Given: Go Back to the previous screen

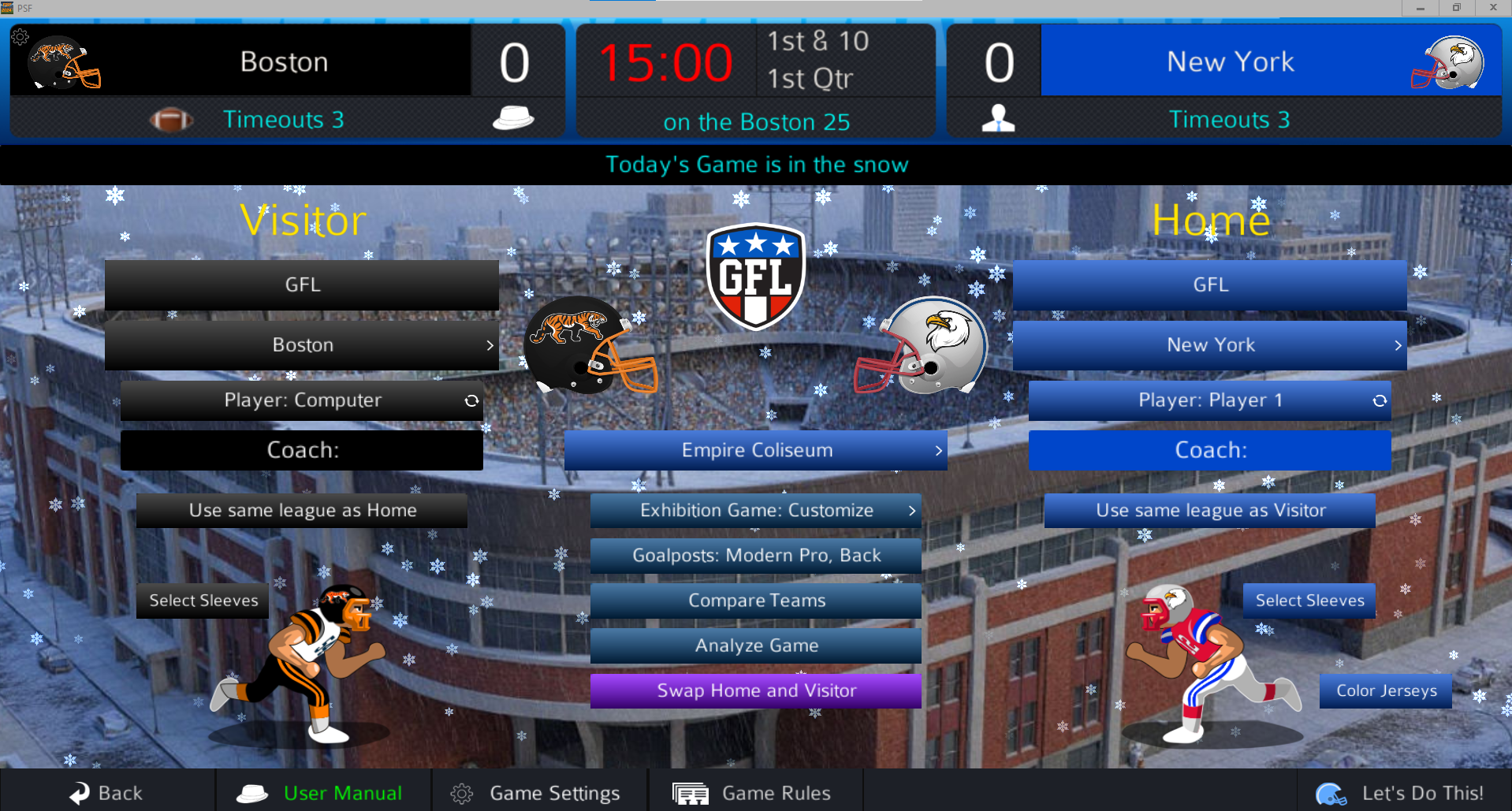Looking at the screenshot, I should pos(106,792).
